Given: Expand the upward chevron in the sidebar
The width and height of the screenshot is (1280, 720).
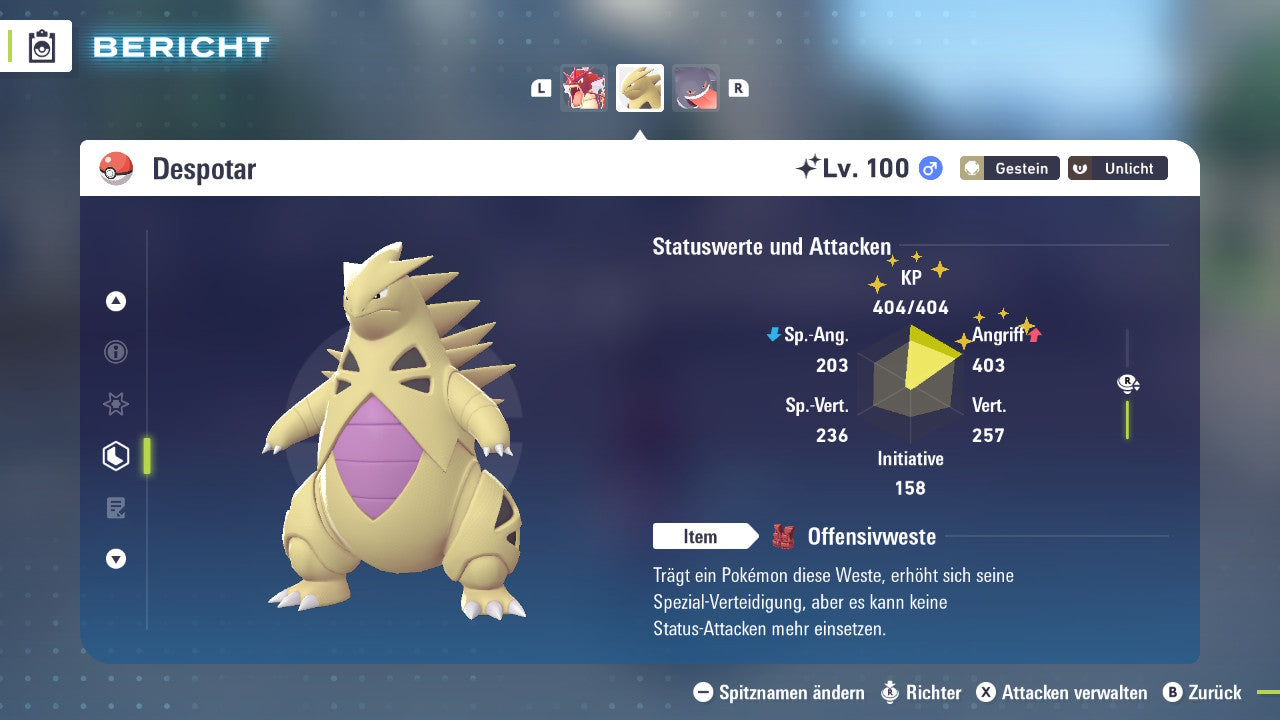Looking at the screenshot, I should [116, 301].
